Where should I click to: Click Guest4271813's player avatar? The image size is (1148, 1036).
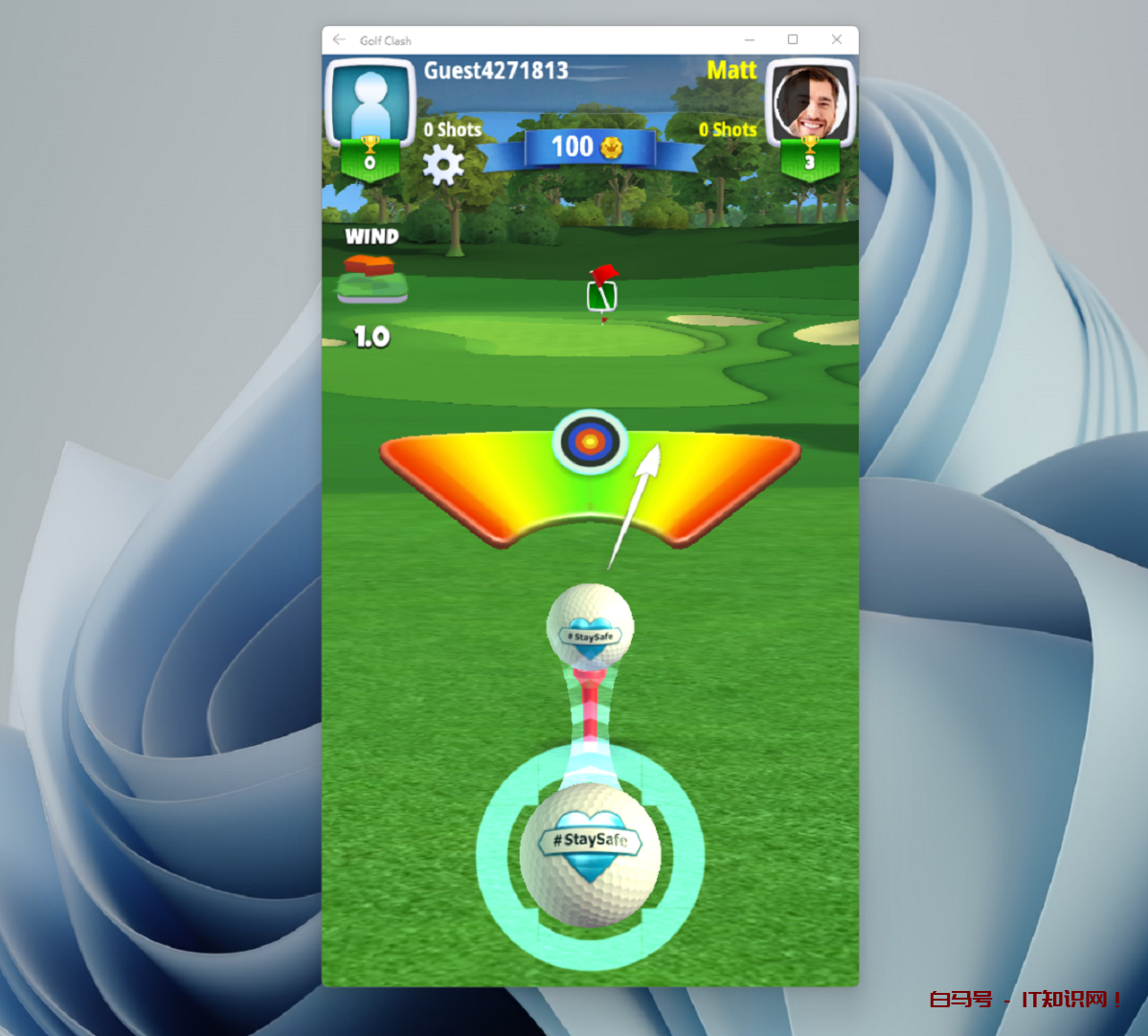tap(370, 102)
